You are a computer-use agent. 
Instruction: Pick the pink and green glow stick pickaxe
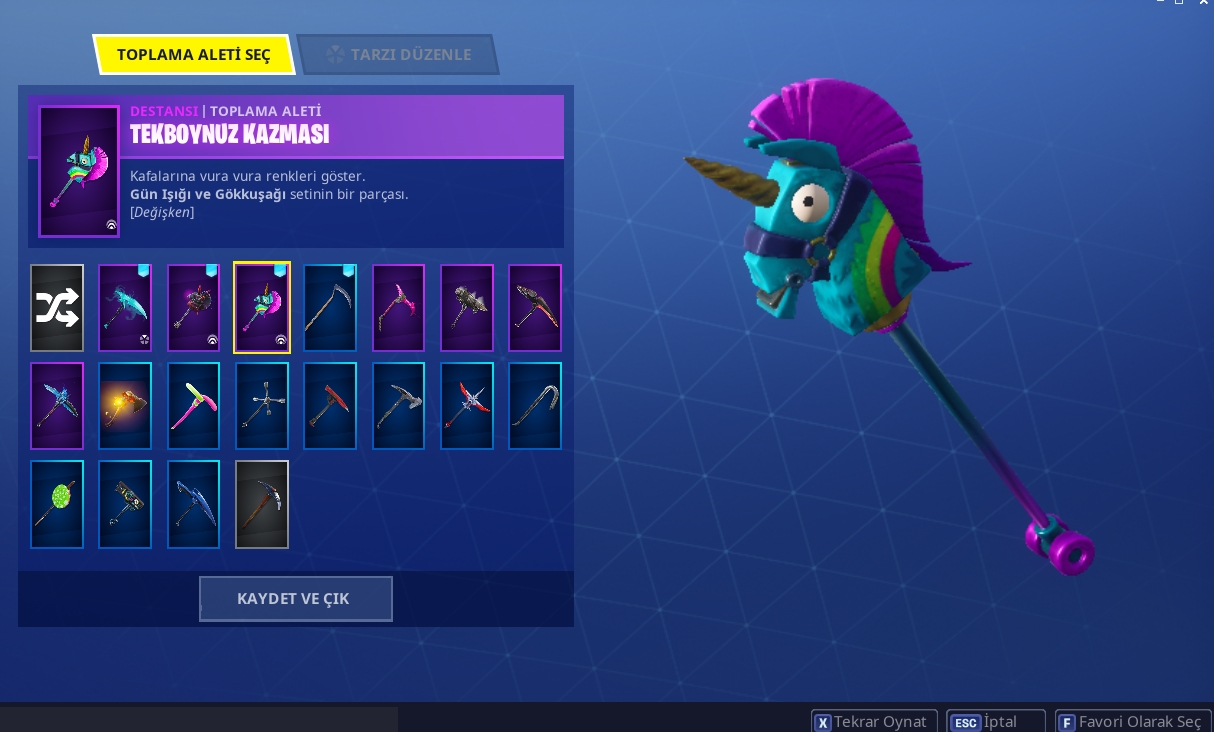pyautogui.click(x=193, y=406)
